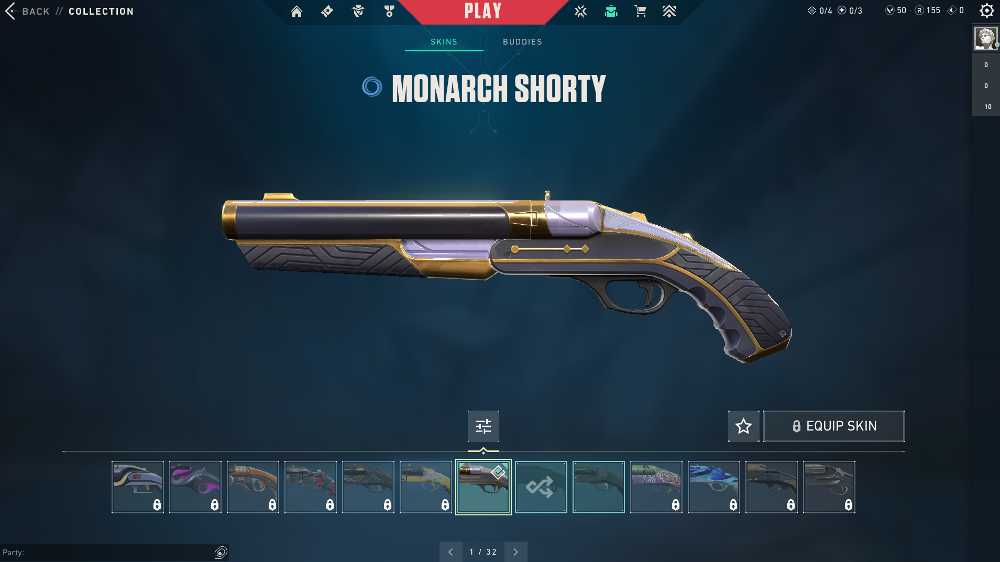Select the random shuffle skin tile

541,487
